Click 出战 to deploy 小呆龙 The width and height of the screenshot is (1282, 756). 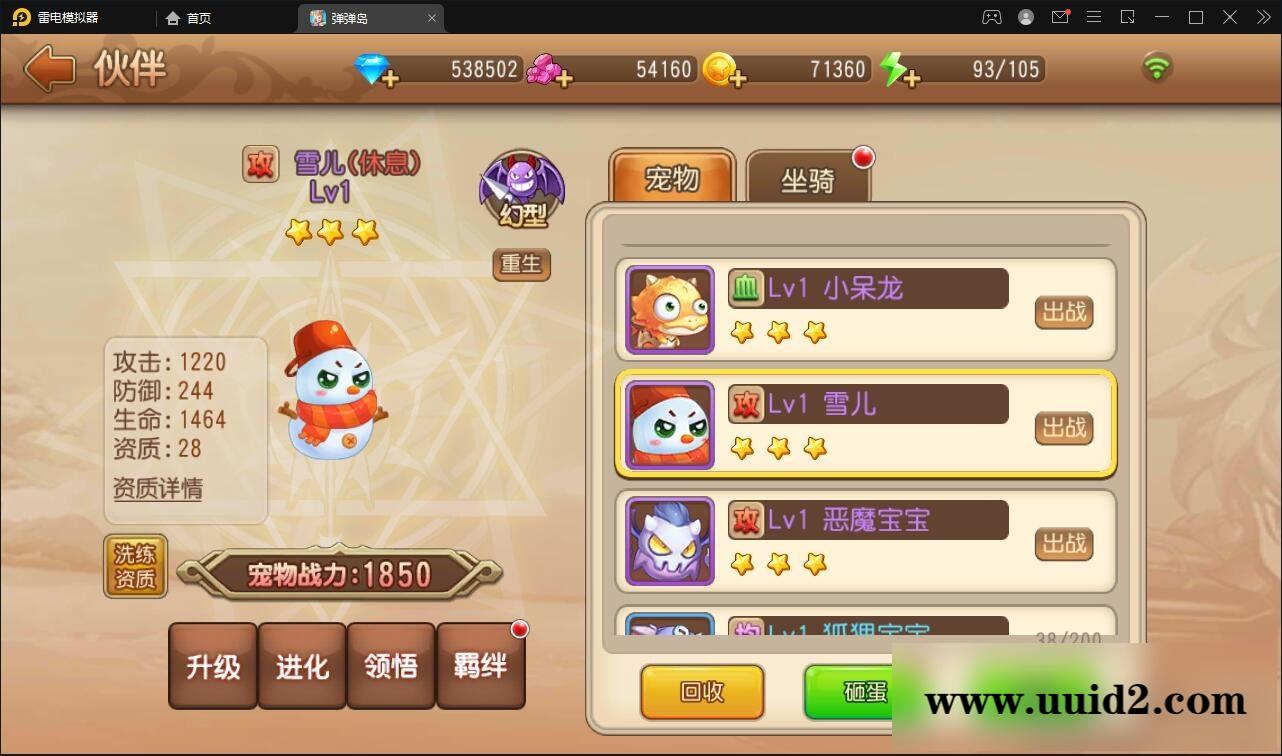click(x=1063, y=312)
